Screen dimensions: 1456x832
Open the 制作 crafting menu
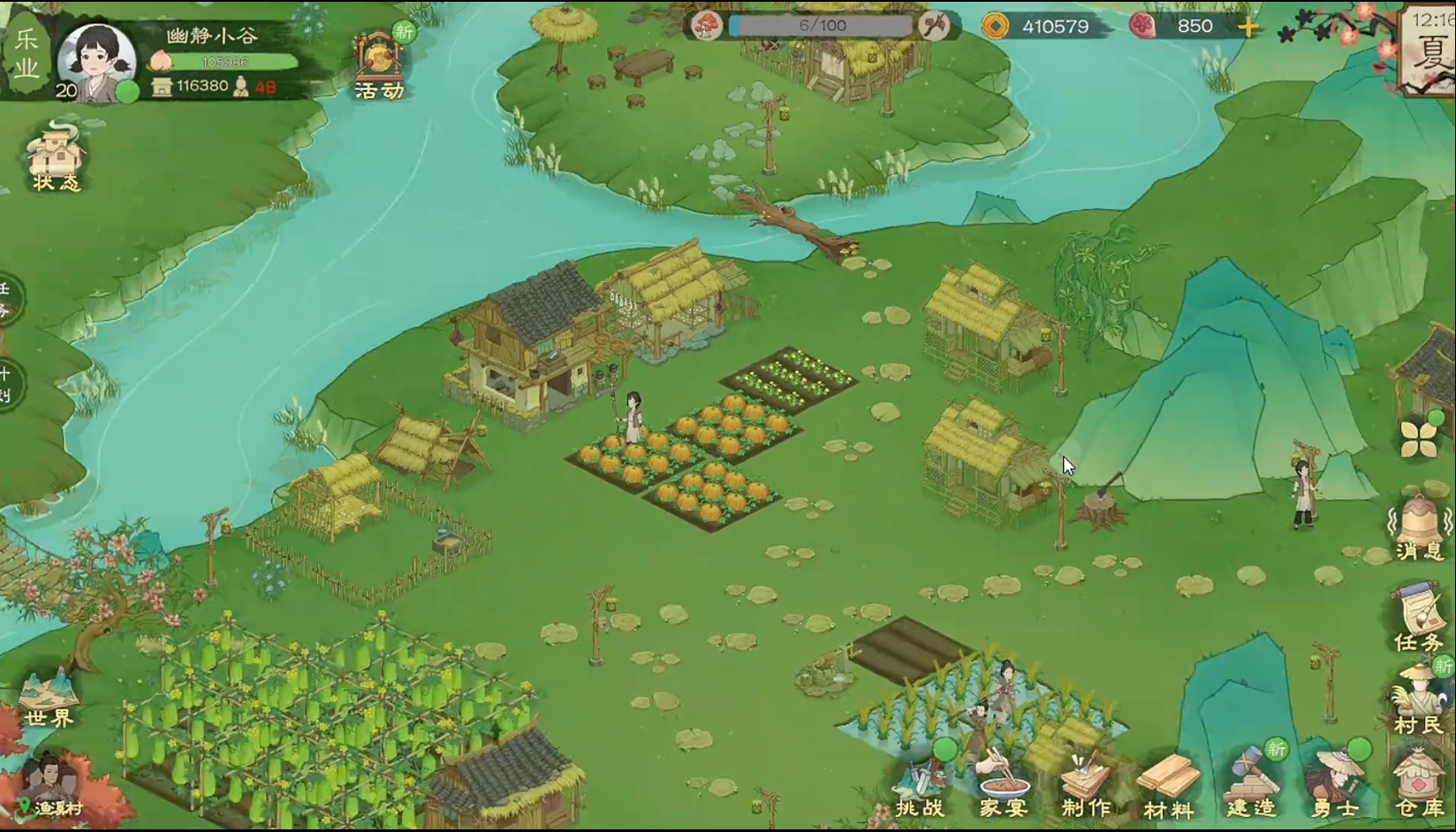click(1086, 786)
